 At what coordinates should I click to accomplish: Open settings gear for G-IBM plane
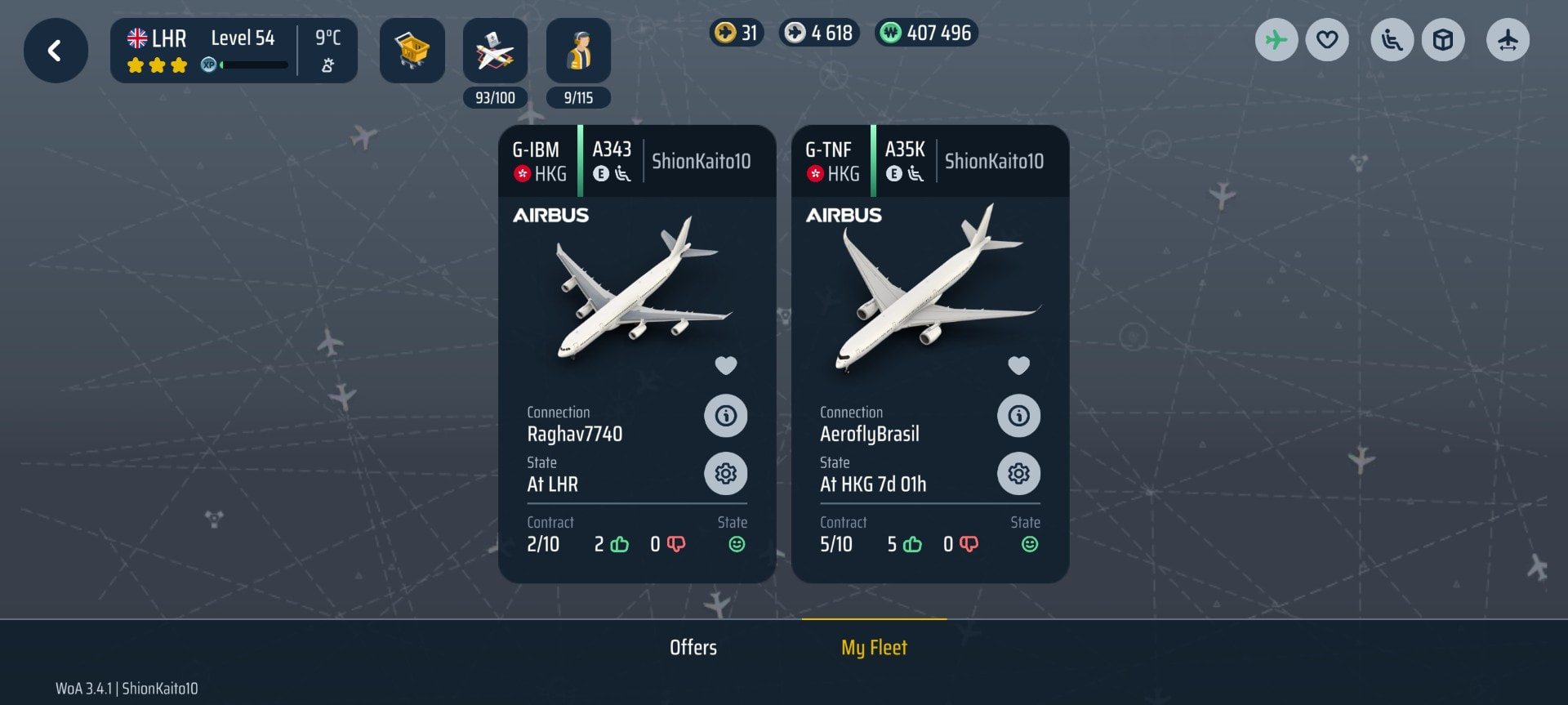point(726,474)
